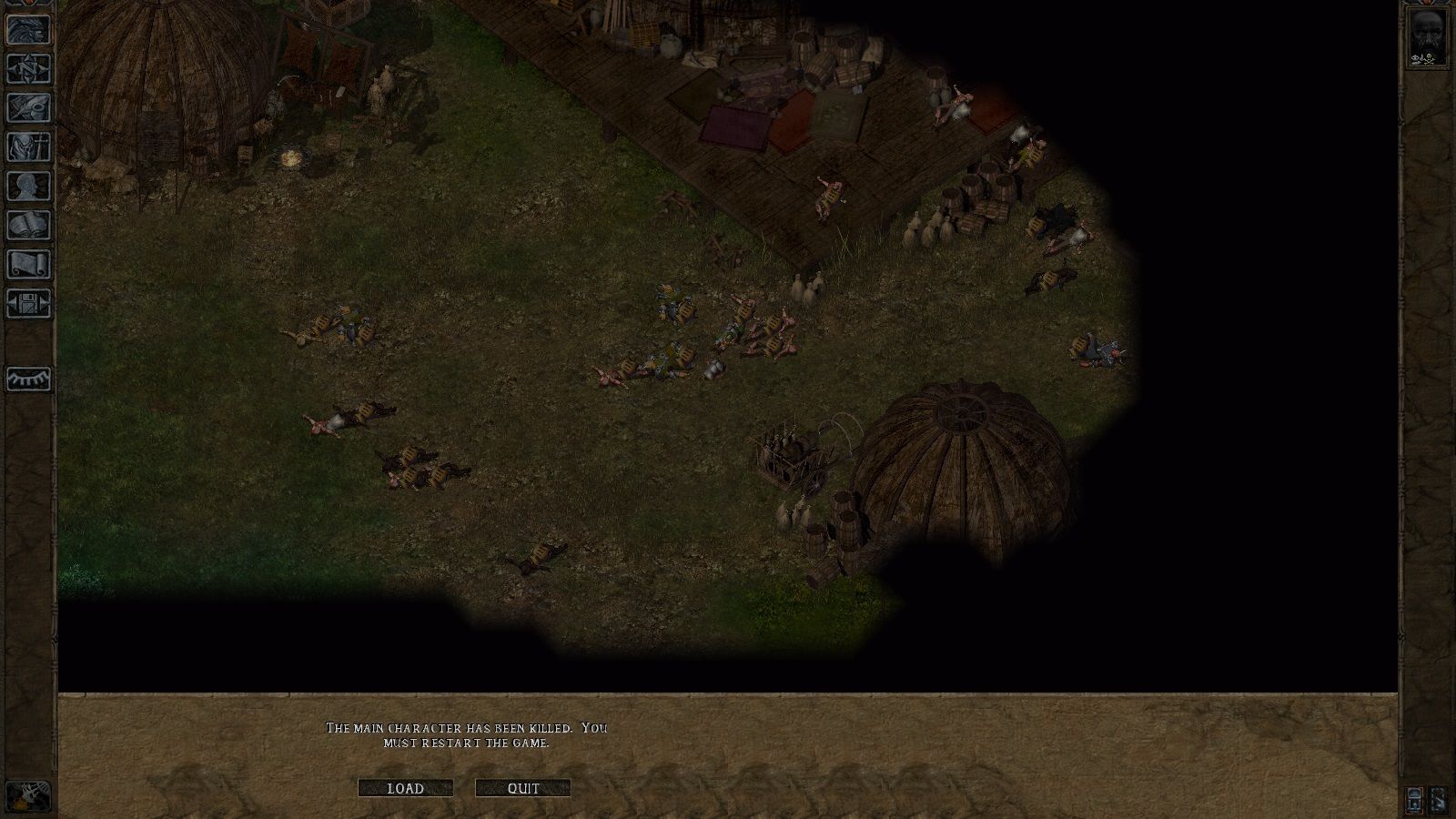View priest spells in the sidebar
Screen dimensions: 1456x819
pyautogui.click(x=26, y=146)
